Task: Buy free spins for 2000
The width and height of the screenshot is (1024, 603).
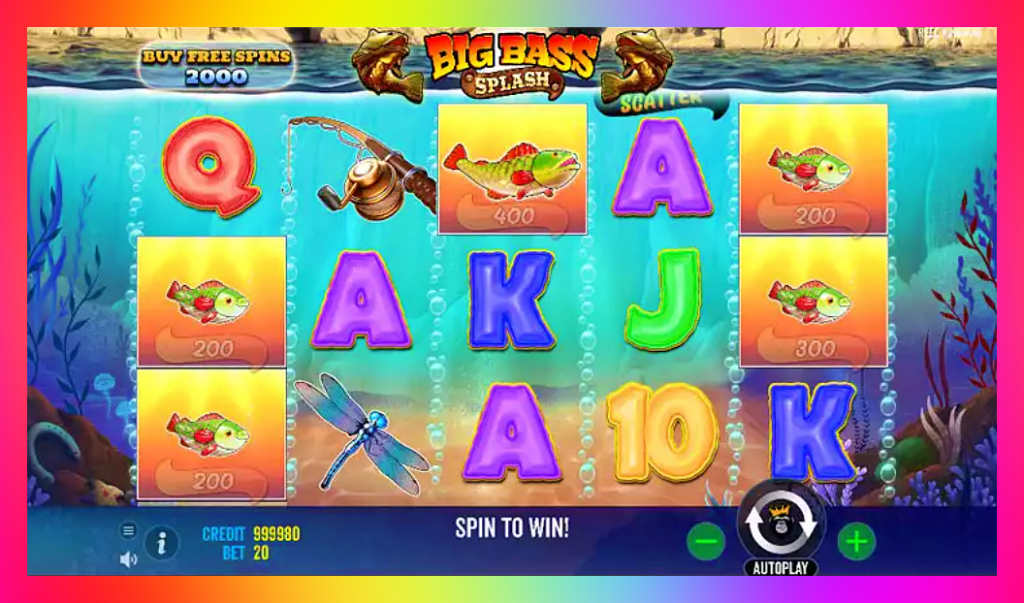Action: (x=215, y=67)
